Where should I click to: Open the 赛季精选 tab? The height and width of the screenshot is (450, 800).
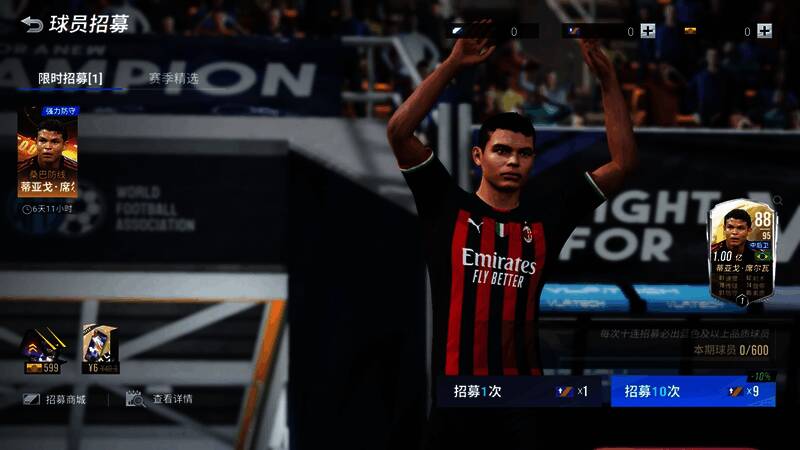click(173, 78)
